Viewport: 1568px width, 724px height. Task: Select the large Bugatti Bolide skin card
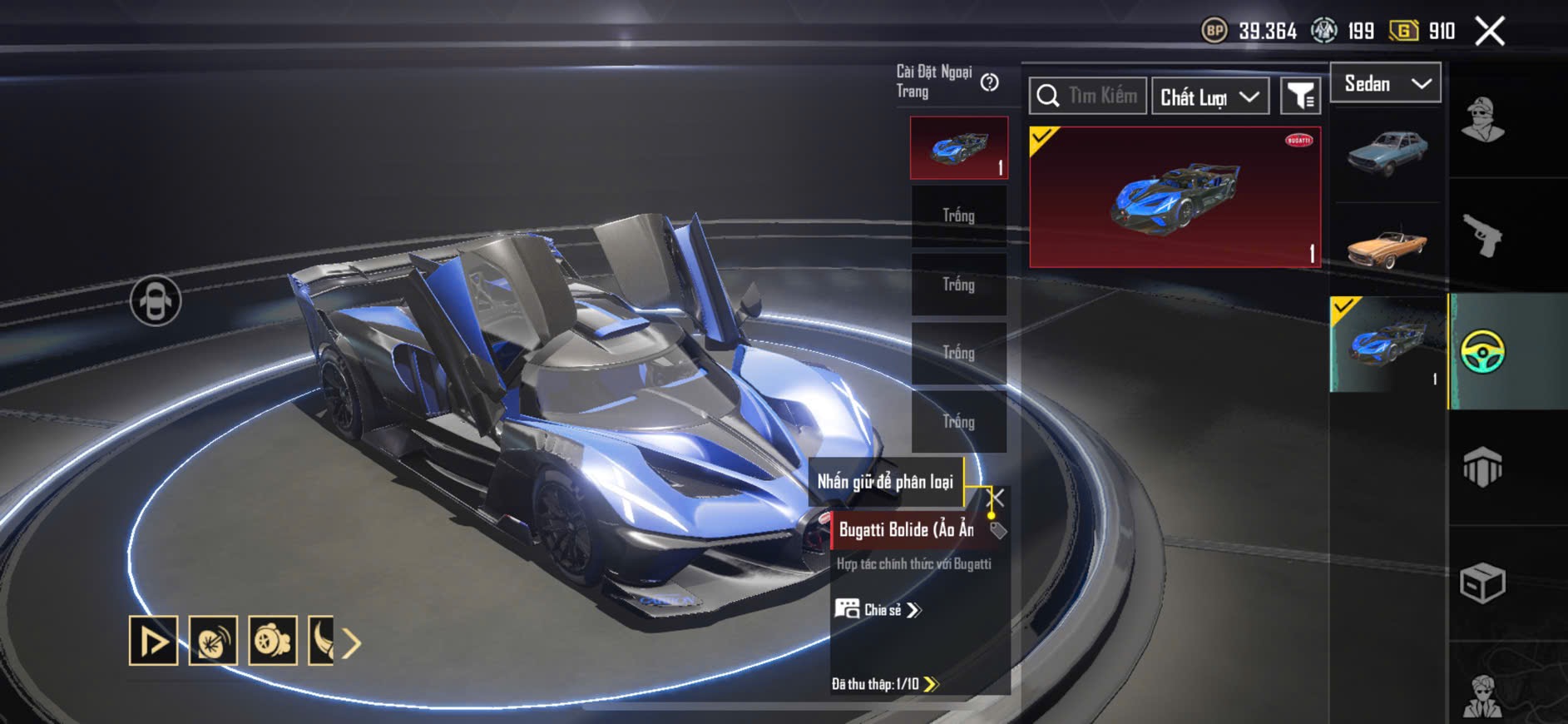[x=1175, y=197]
